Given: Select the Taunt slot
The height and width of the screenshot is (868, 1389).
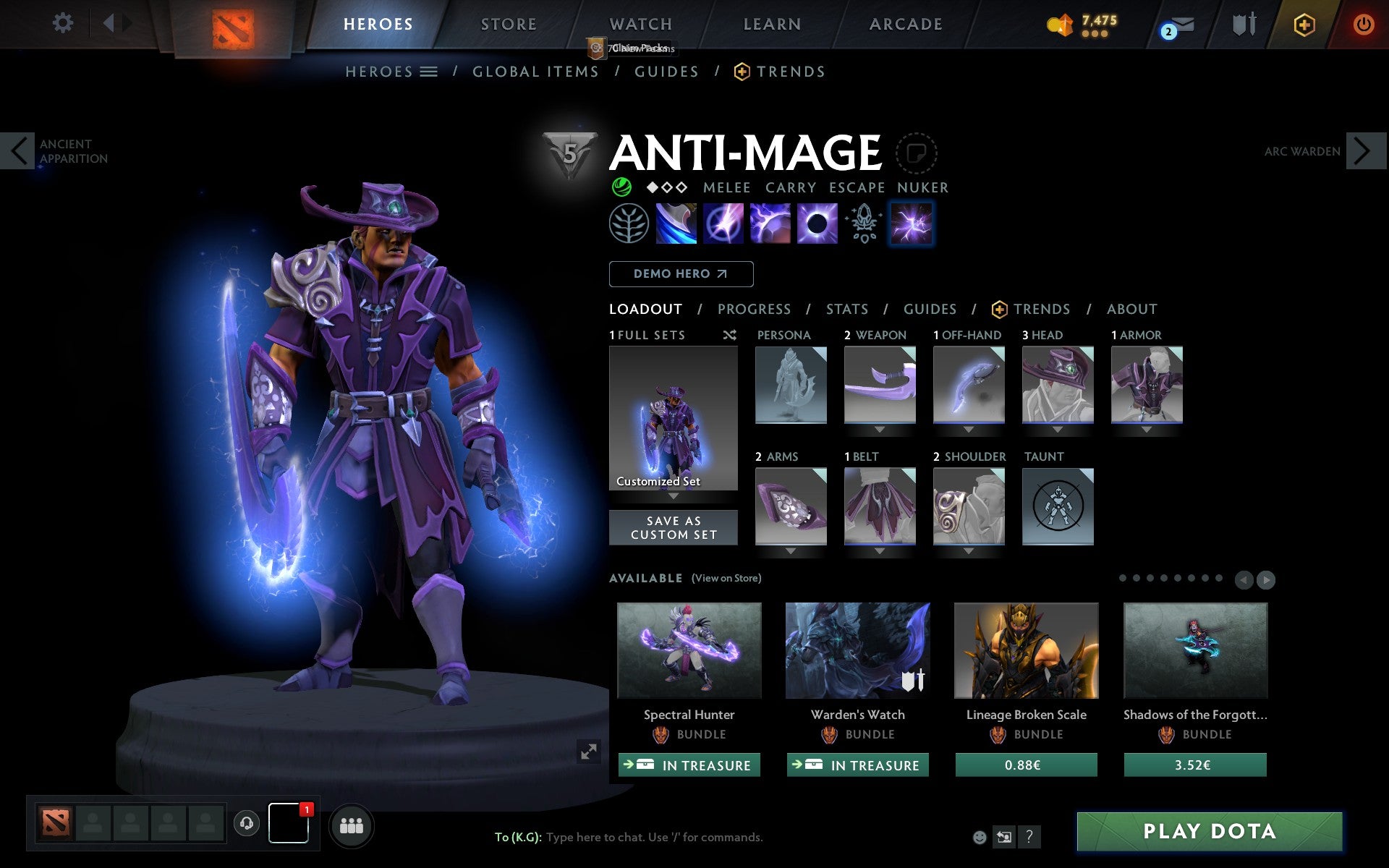Looking at the screenshot, I should coord(1058,506).
